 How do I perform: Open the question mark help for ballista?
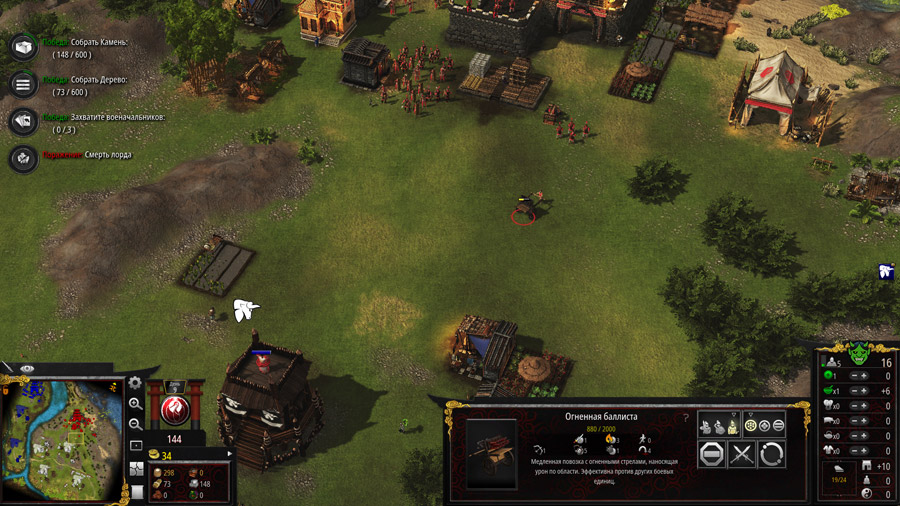tap(686, 417)
